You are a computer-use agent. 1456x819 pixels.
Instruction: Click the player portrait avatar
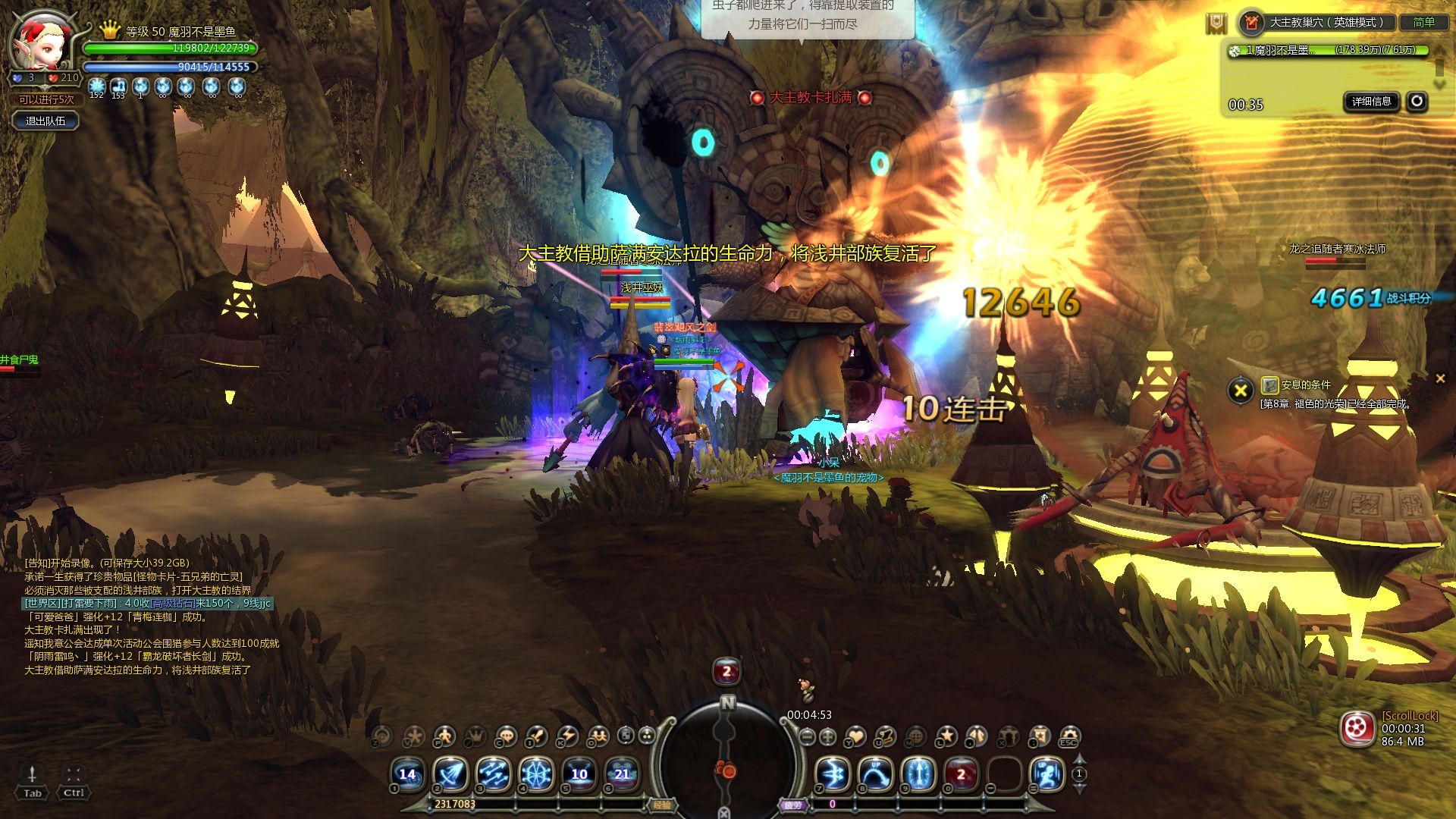pyautogui.click(x=42, y=42)
